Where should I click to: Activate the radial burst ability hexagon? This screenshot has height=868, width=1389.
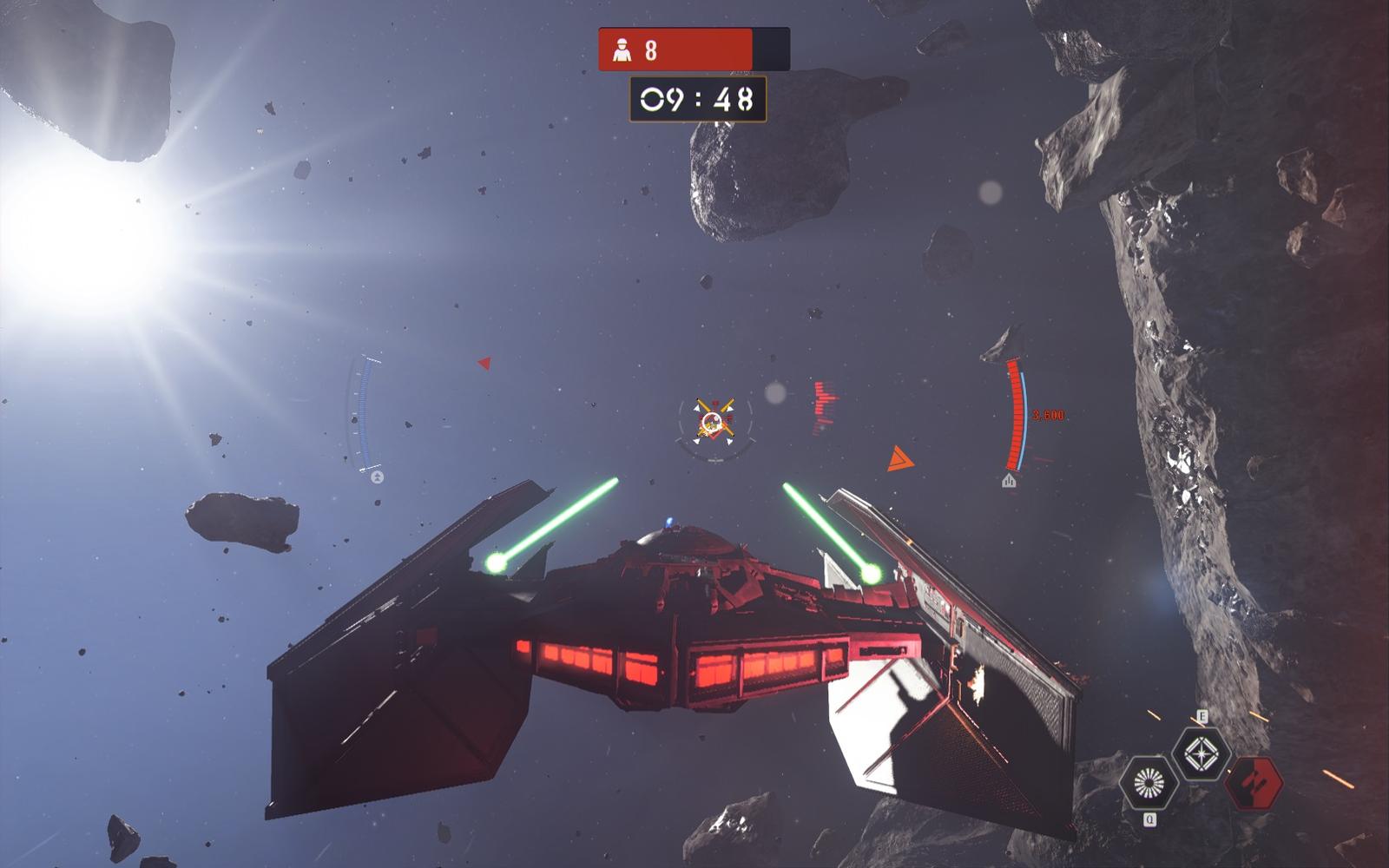point(1149,783)
